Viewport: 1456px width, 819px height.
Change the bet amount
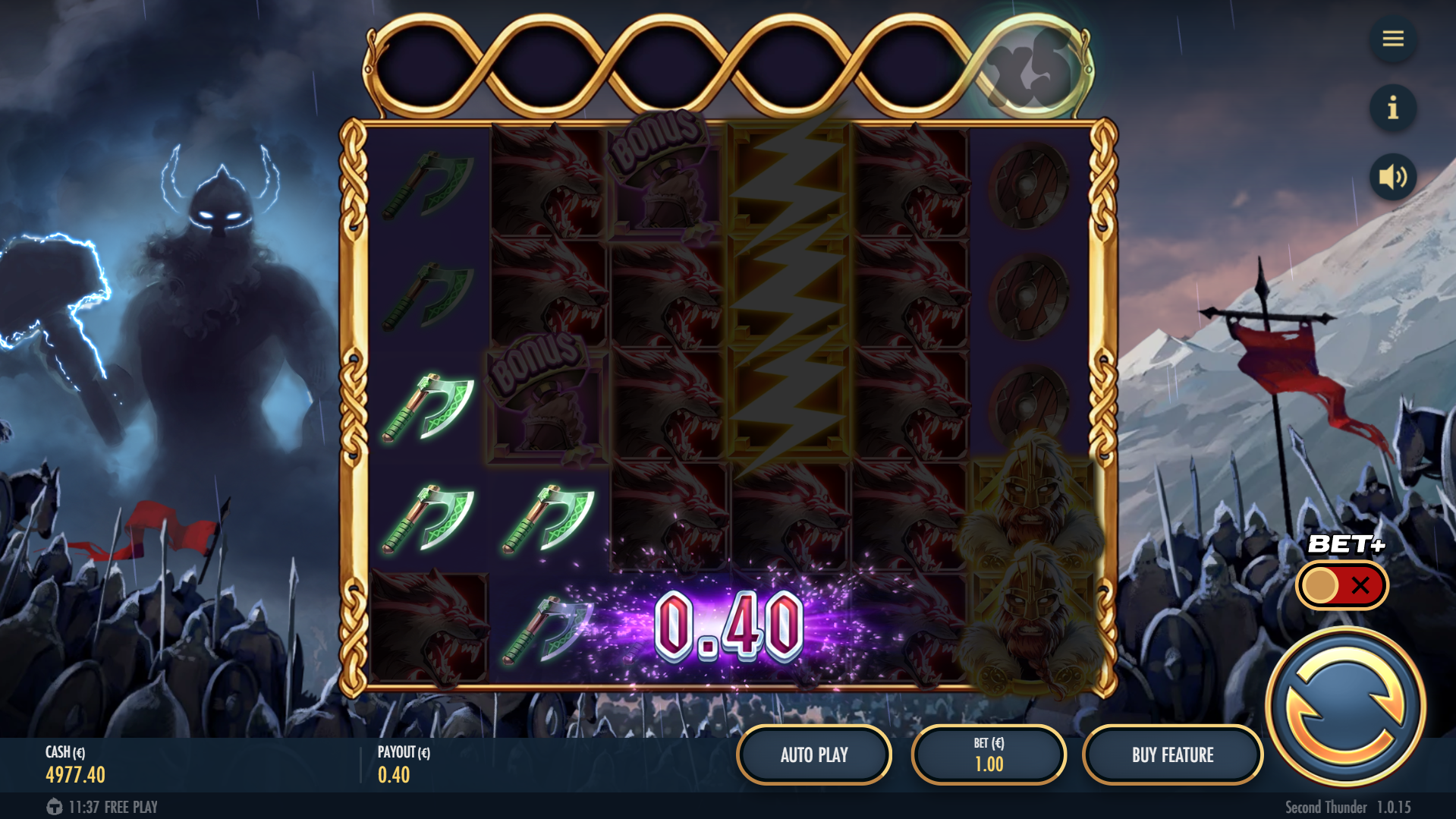[989, 754]
